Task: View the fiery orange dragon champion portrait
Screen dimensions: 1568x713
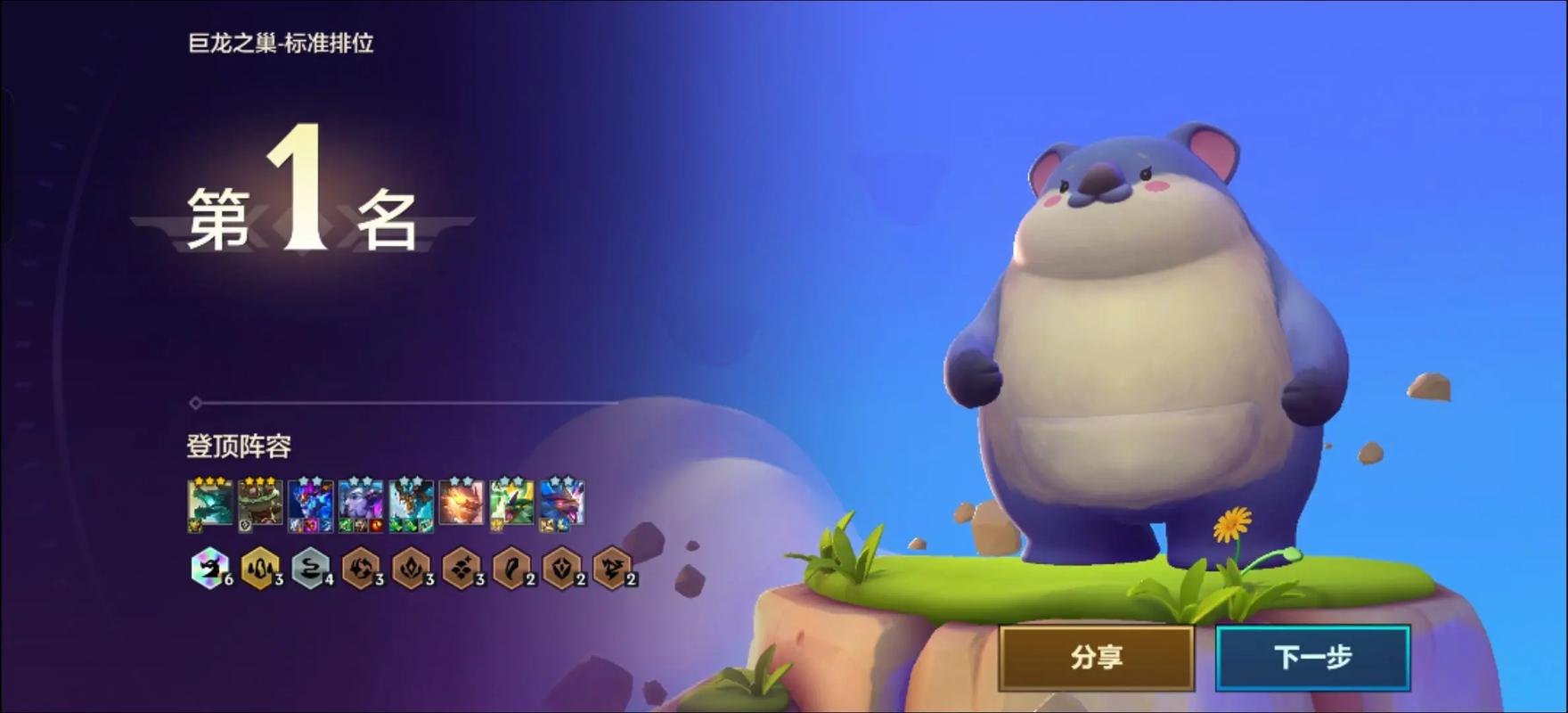Action: [461, 504]
